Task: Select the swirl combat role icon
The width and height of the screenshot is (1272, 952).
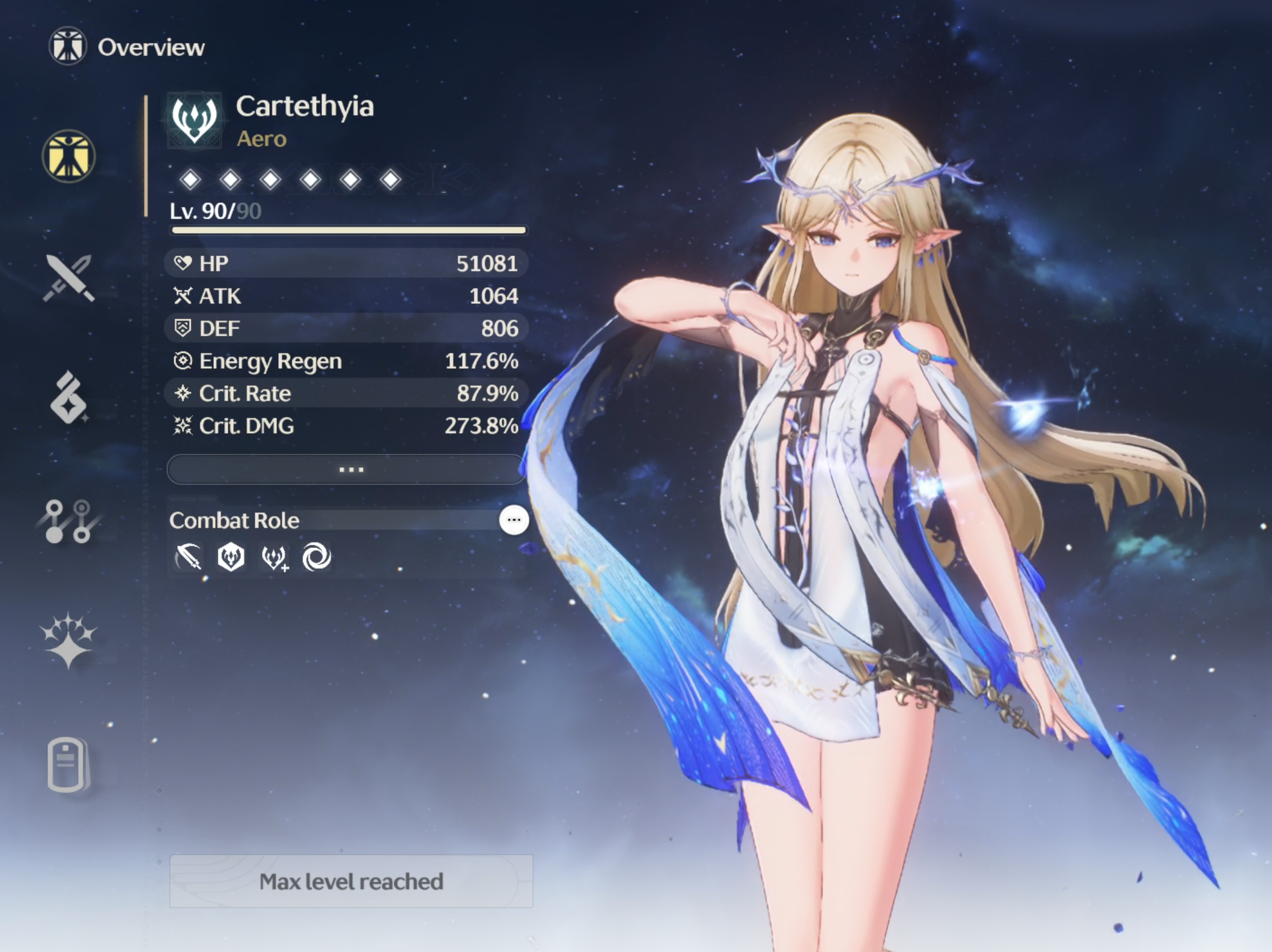Action: click(x=317, y=557)
